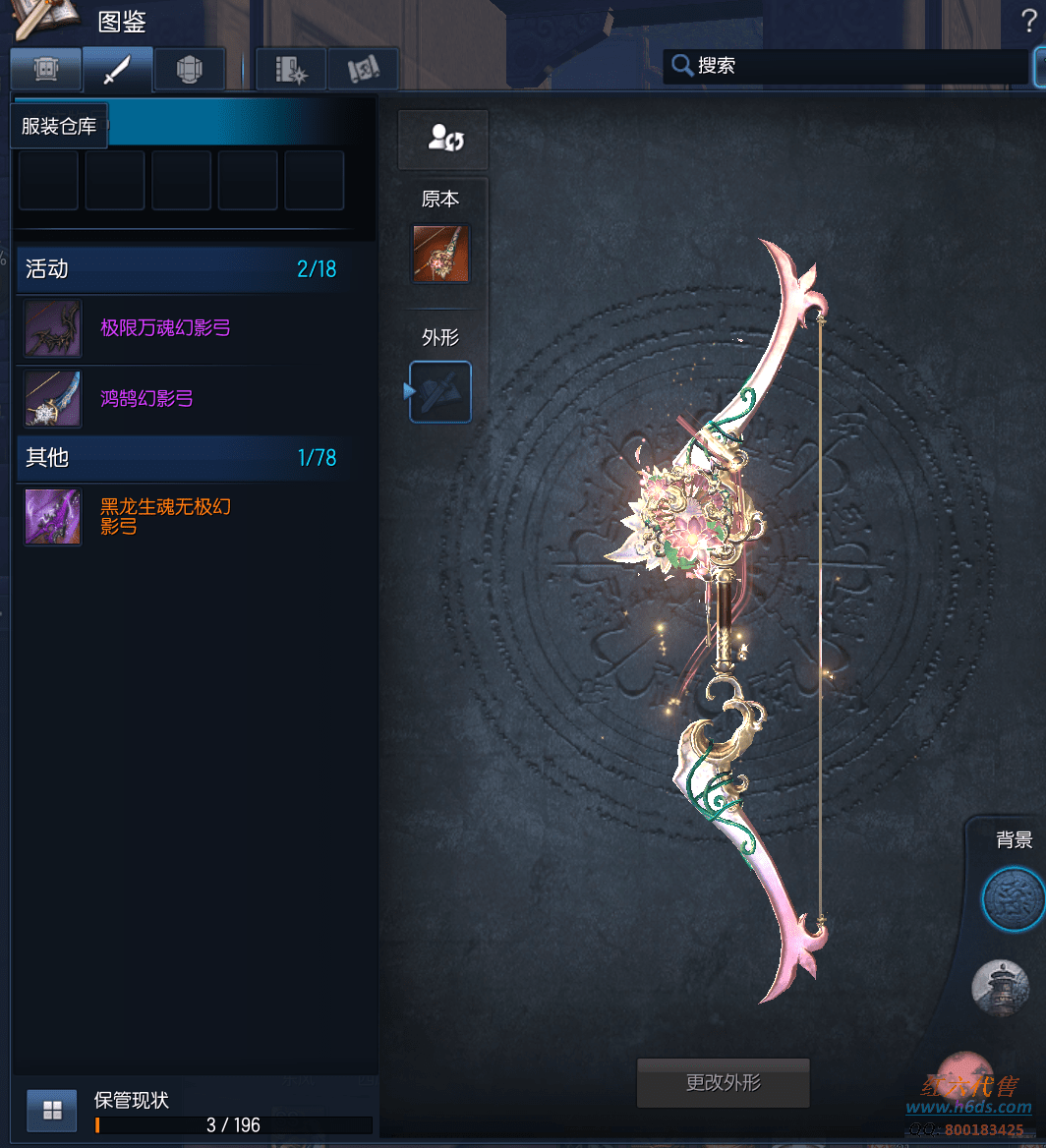
Task: Select 极限万魂幻影弓 from the list
Action: [x=165, y=328]
